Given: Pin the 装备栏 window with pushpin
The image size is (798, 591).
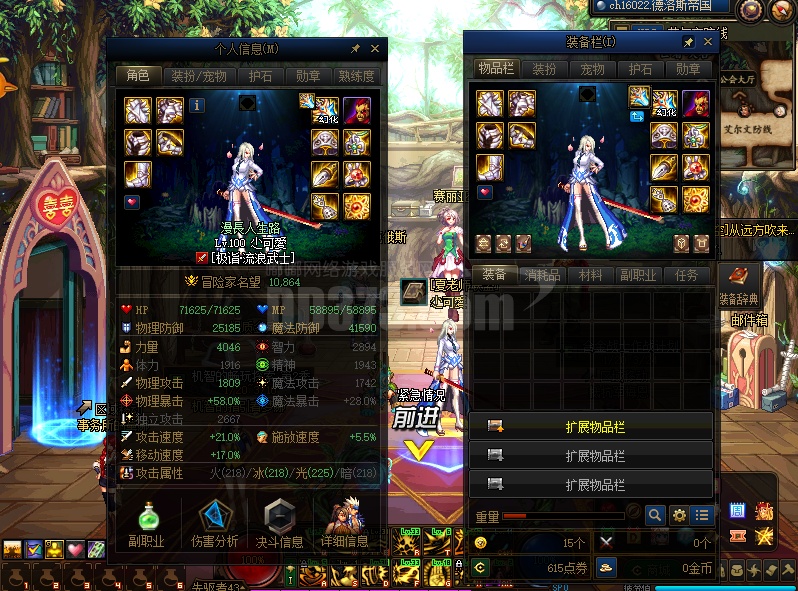Looking at the screenshot, I should pyautogui.click(x=688, y=43).
